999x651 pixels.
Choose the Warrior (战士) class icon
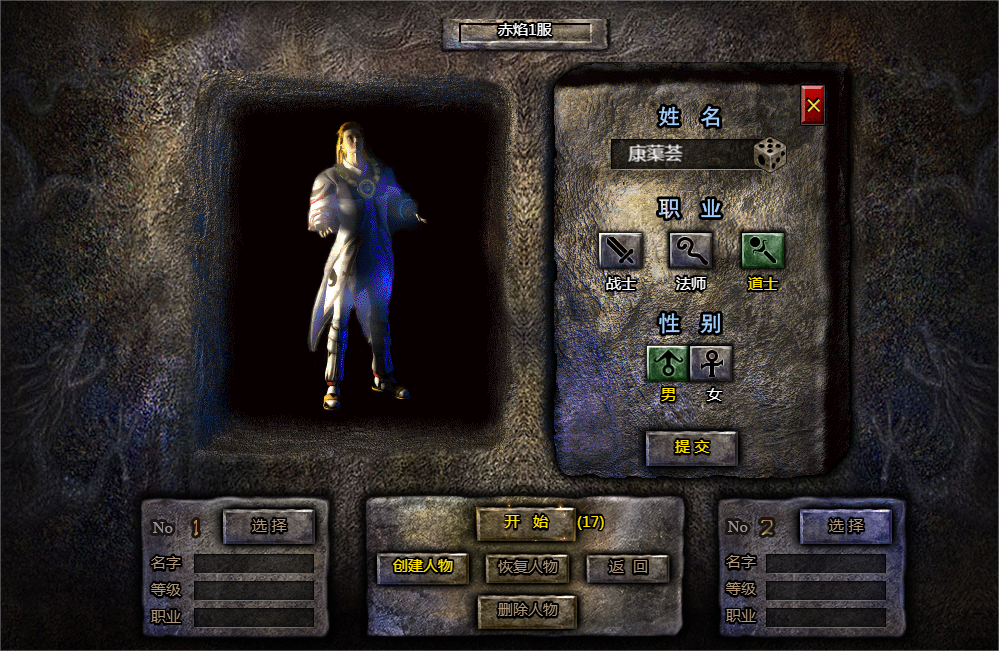coord(620,250)
